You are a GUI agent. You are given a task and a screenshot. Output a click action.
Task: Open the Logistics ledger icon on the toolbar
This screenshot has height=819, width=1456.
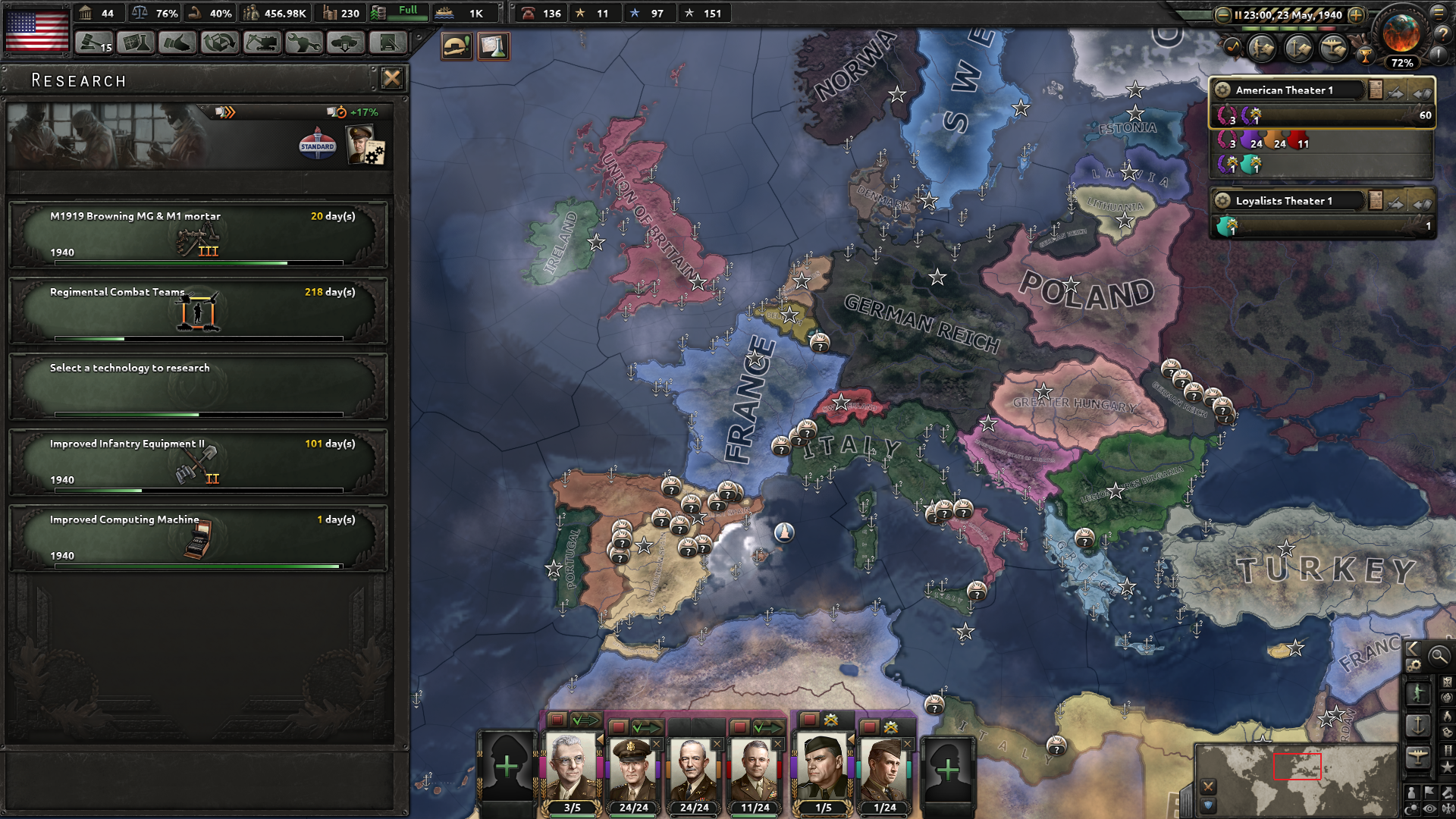tap(387, 43)
